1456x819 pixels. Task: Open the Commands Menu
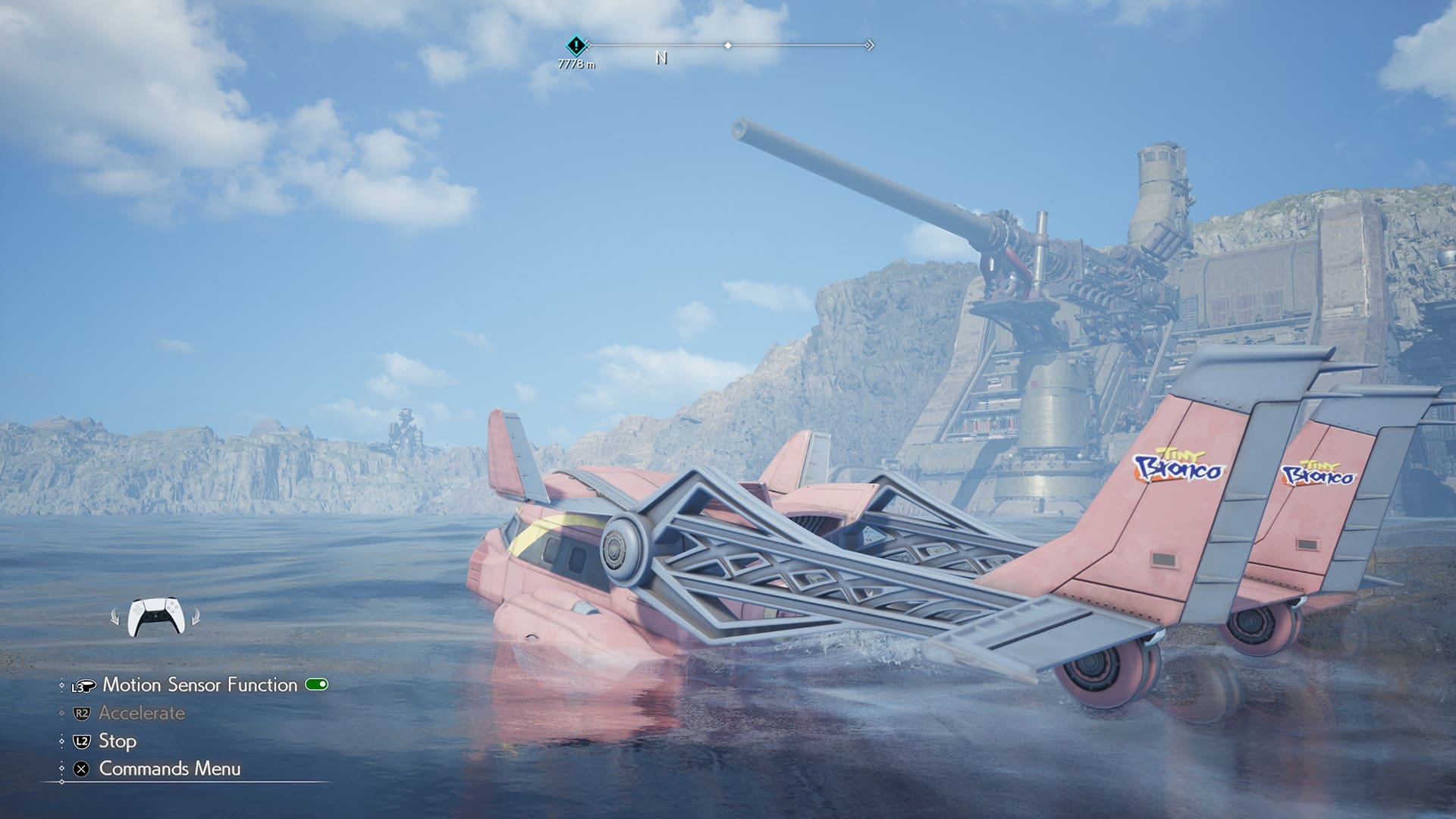169,769
